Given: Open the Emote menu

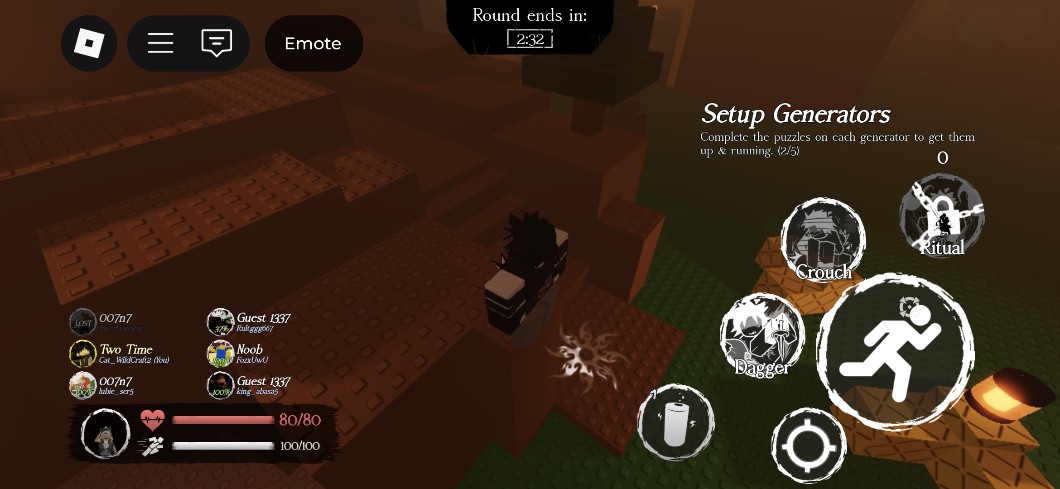Looking at the screenshot, I should (x=313, y=43).
